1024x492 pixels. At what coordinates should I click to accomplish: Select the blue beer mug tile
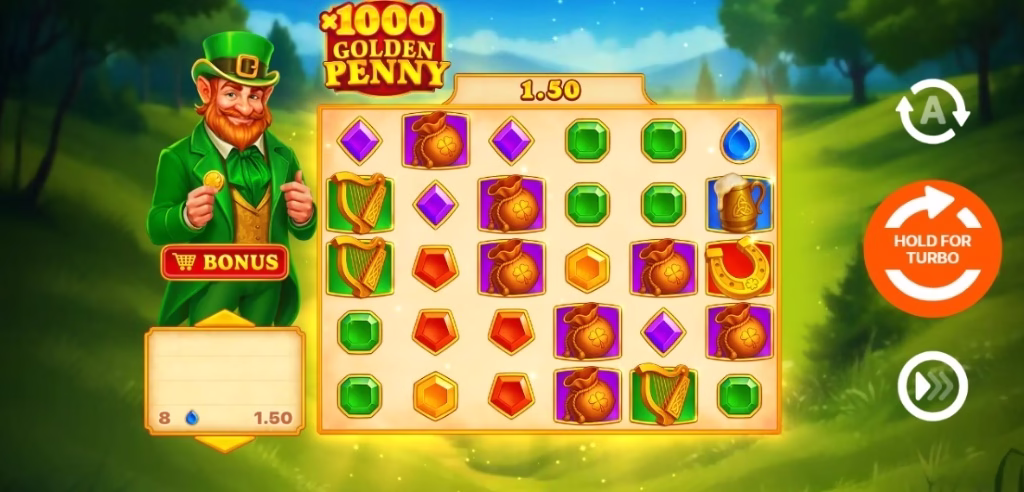click(x=739, y=203)
